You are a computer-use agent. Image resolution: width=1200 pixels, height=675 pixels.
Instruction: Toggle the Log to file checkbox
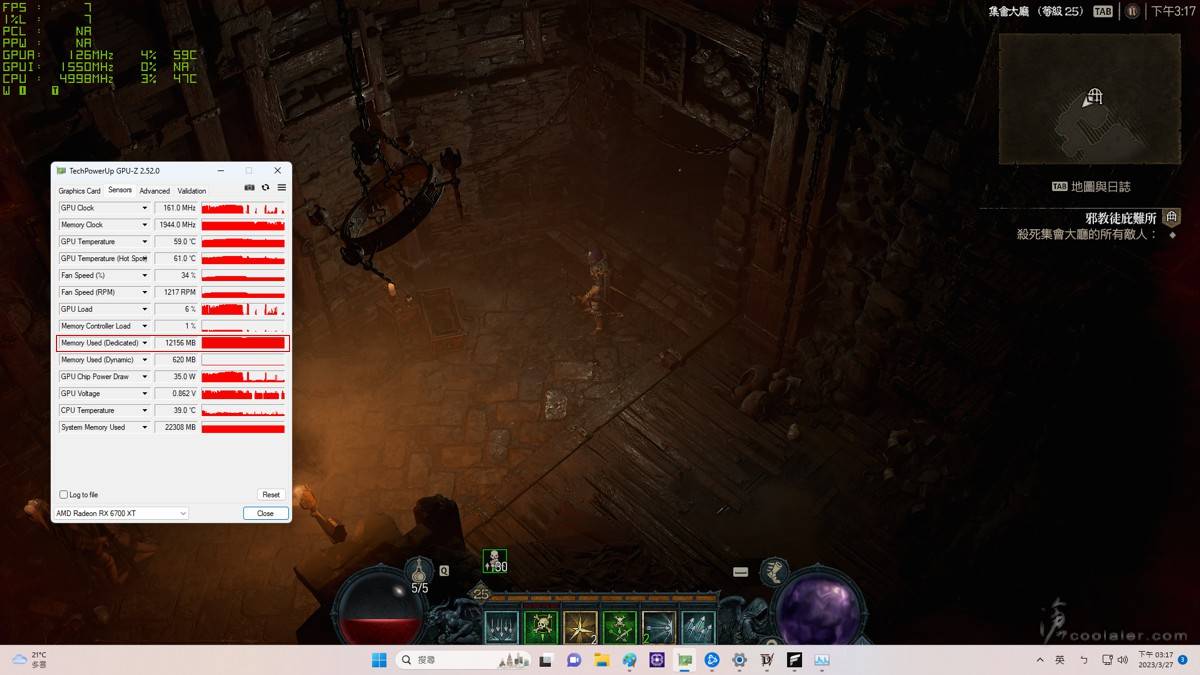coord(64,494)
